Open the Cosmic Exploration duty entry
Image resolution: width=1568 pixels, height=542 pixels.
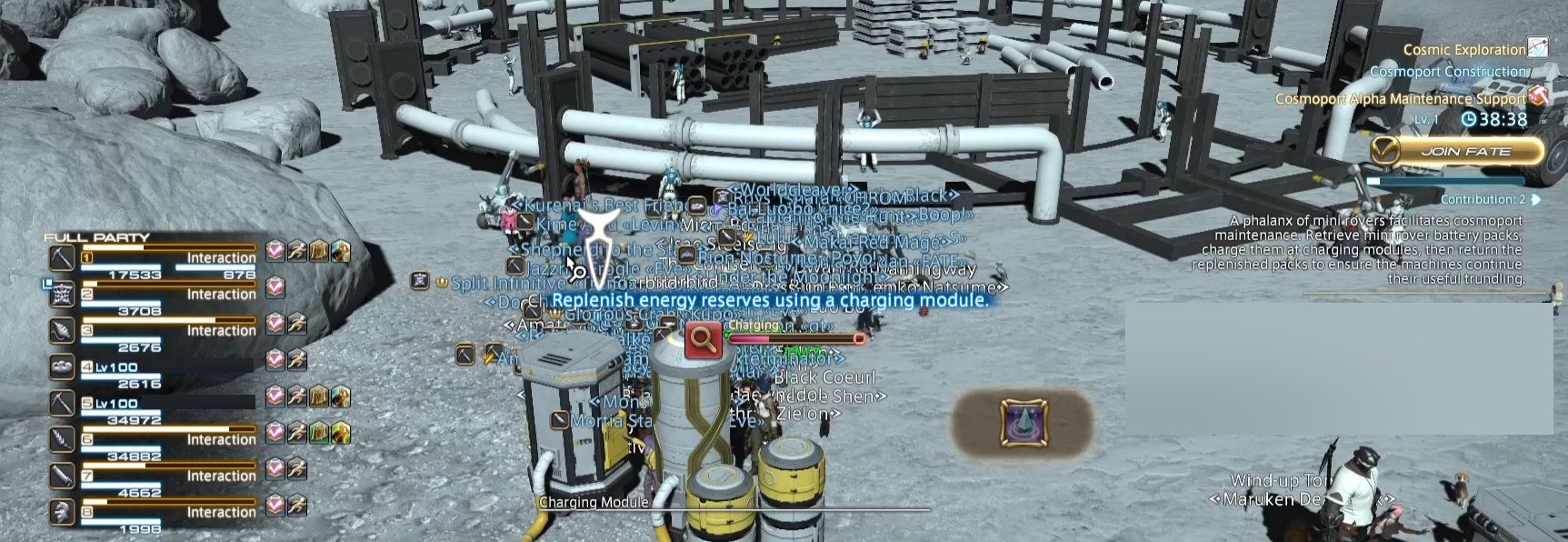coord(1463,49)
